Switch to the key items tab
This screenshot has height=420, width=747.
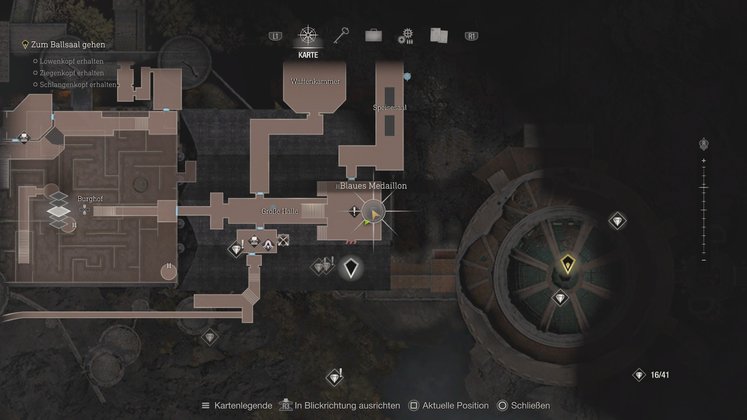pyautogui.click(x=340, y=35)
